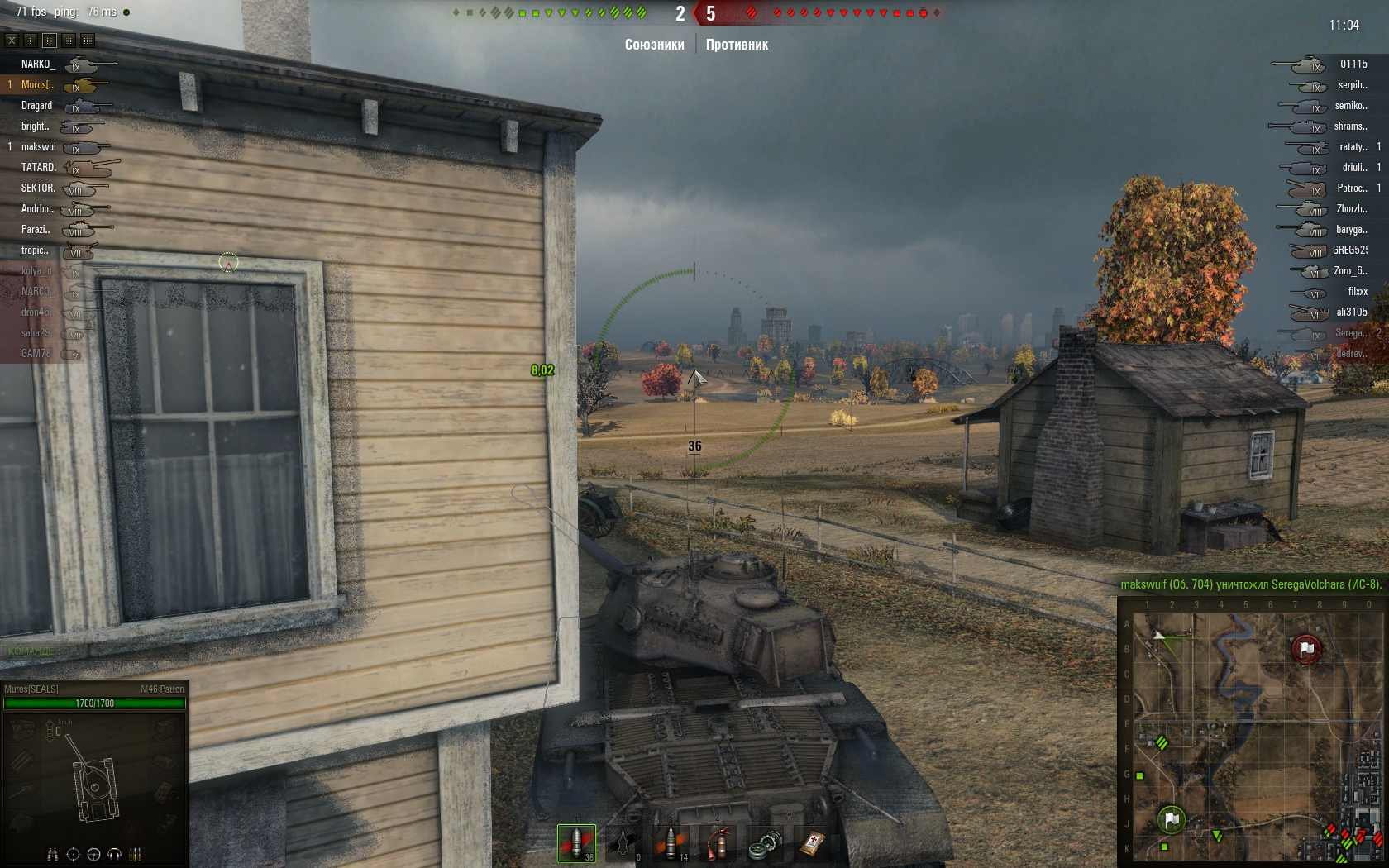Select ally TATARD. in the team list

coord(38,168)
